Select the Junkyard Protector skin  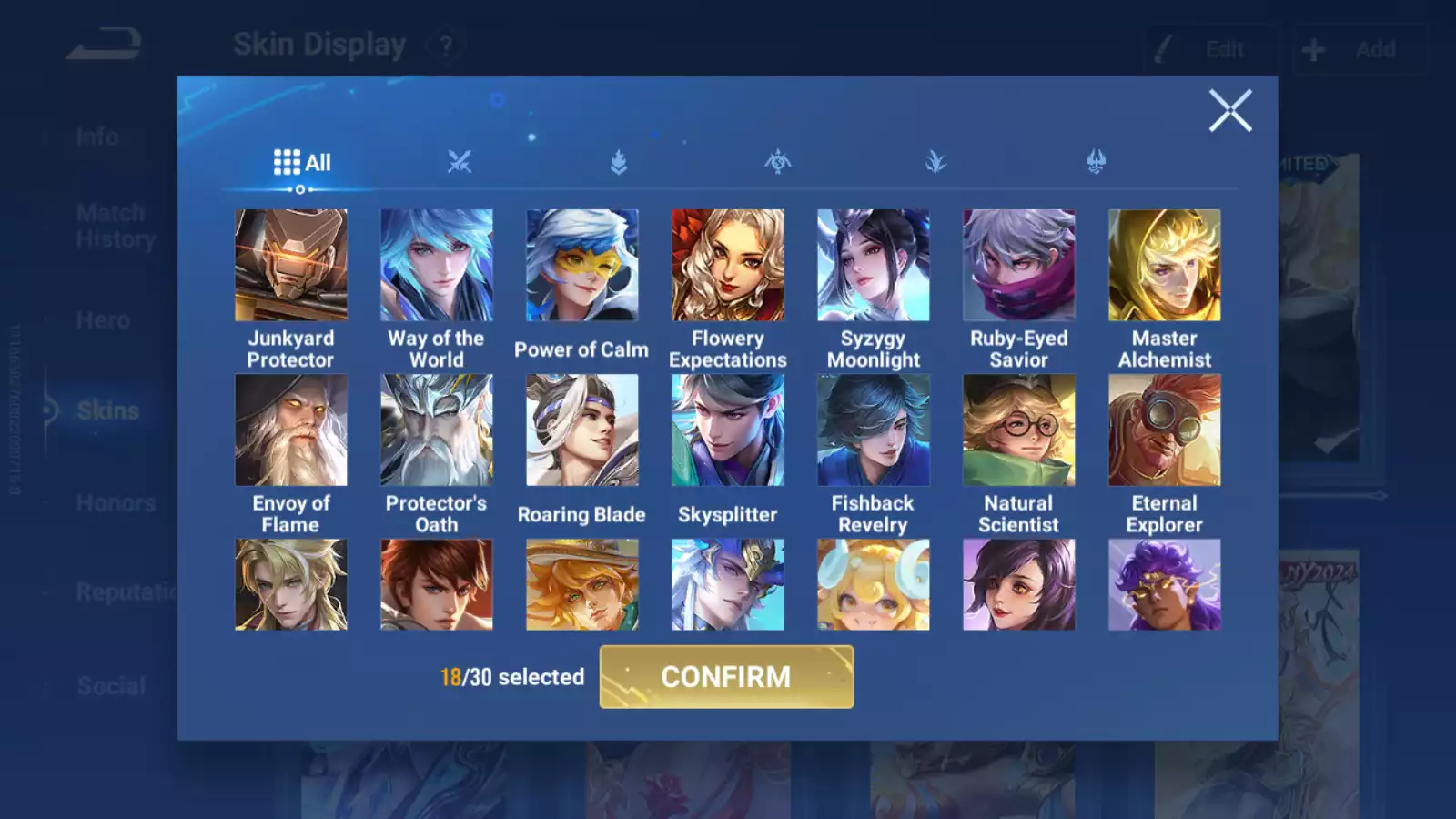click(x=291, y=266)
